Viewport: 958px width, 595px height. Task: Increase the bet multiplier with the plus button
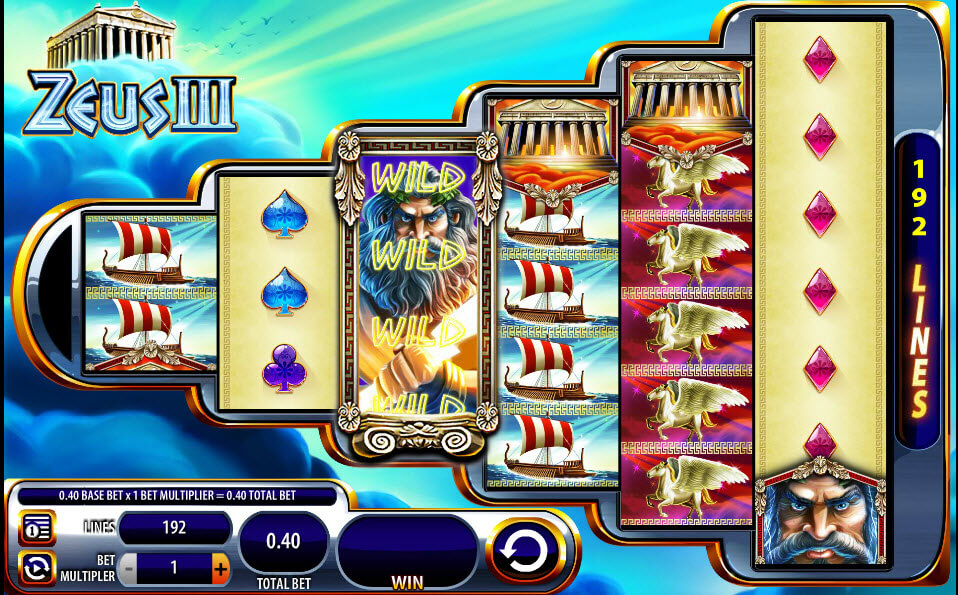[x=220, y=569]
